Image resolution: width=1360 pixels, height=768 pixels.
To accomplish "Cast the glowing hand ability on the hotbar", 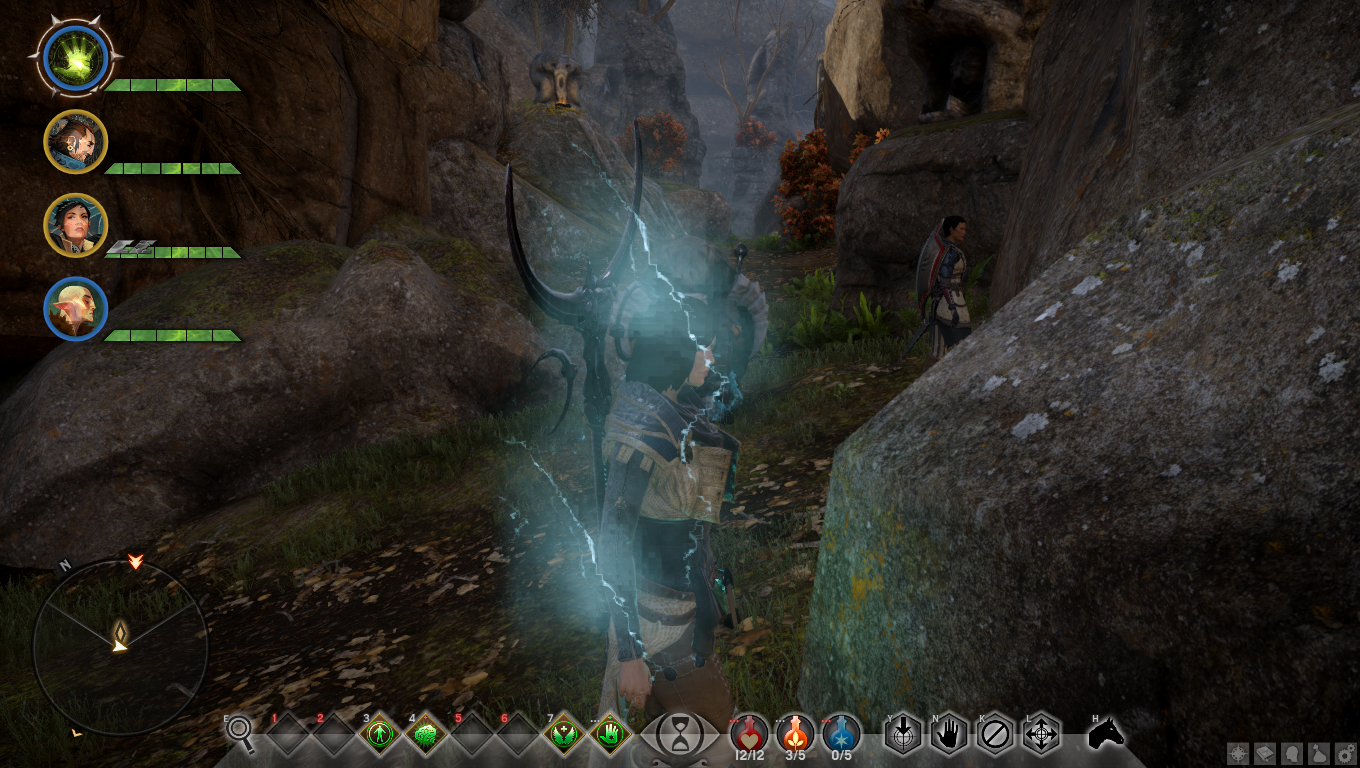I will click(x=608, y=735).
